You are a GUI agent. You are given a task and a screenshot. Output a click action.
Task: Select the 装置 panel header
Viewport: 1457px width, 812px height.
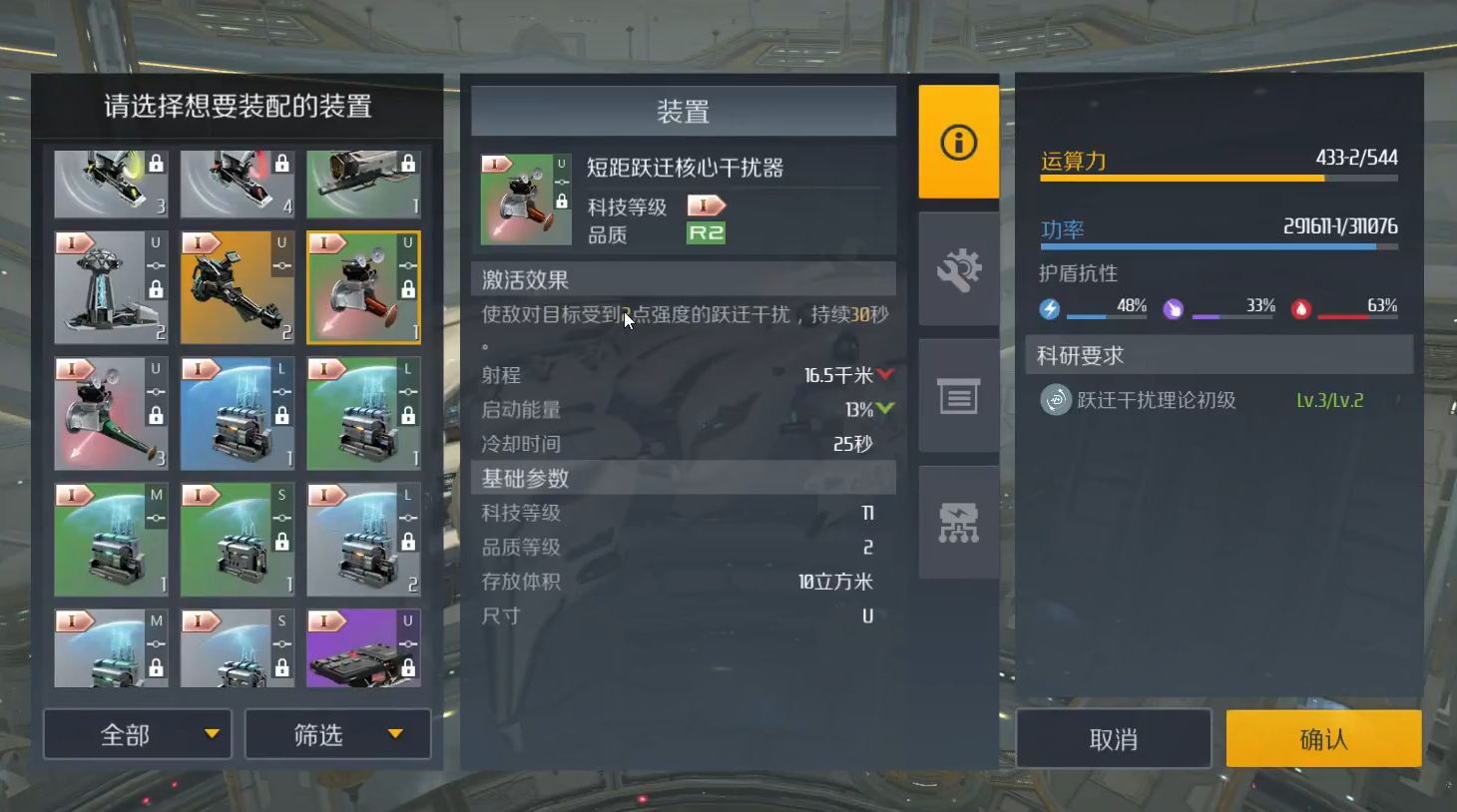[x=683, y=112]
